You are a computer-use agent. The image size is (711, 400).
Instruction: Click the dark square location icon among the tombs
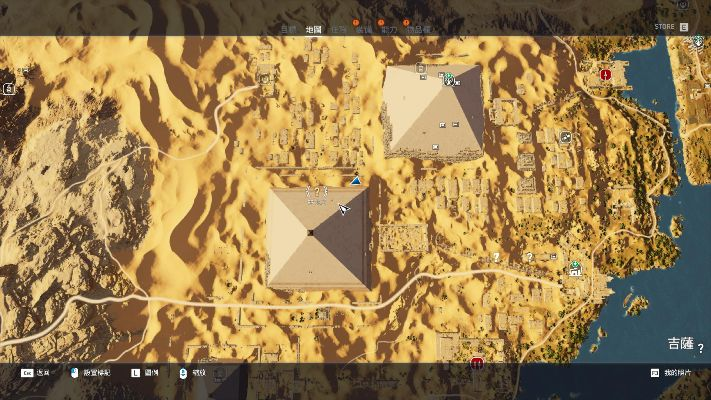pyautogui.click(x=566, y=138)
